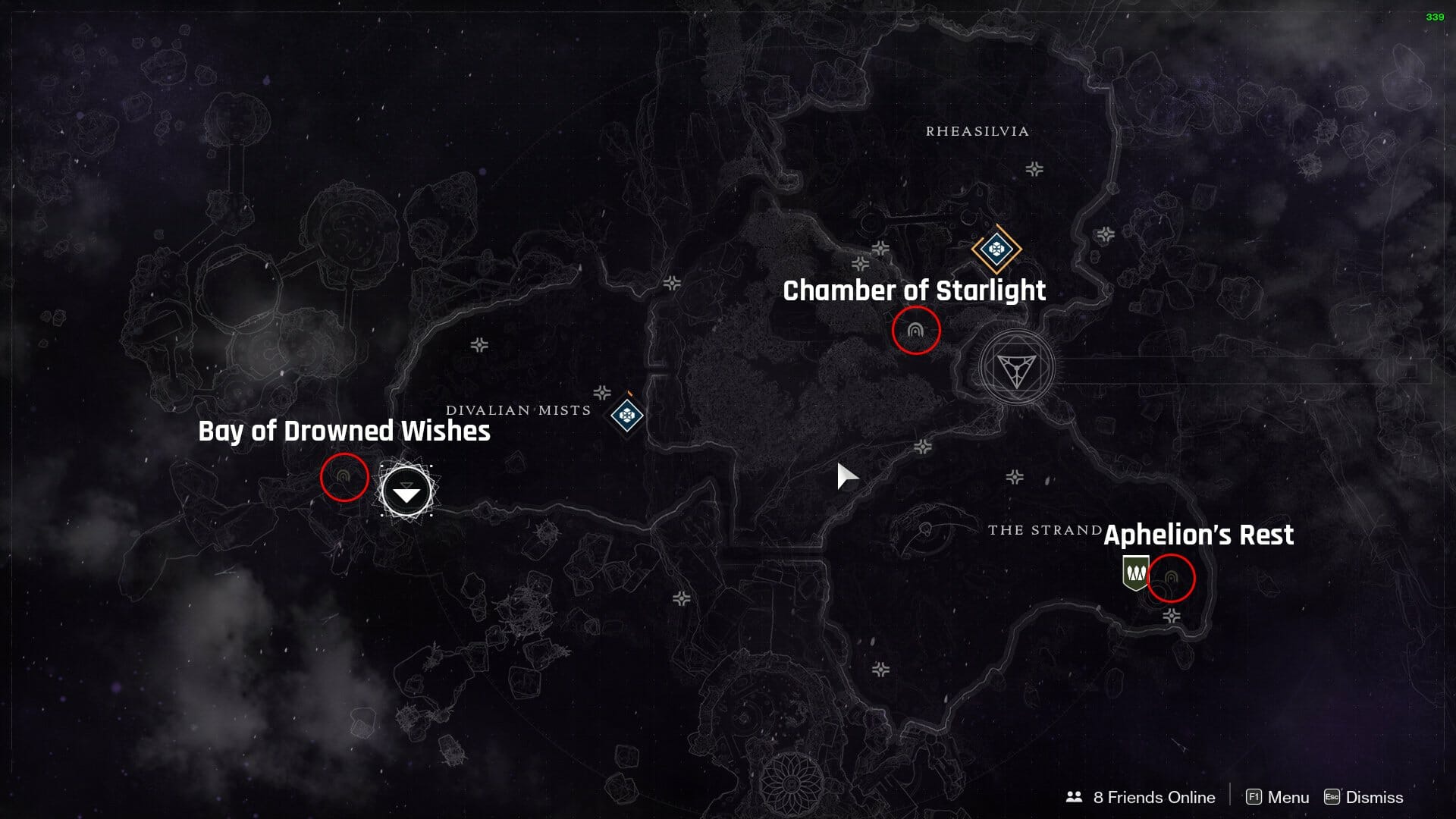1456x819 pixels.
Task: Open the Menu option
Action: [x=1278, y=797]
